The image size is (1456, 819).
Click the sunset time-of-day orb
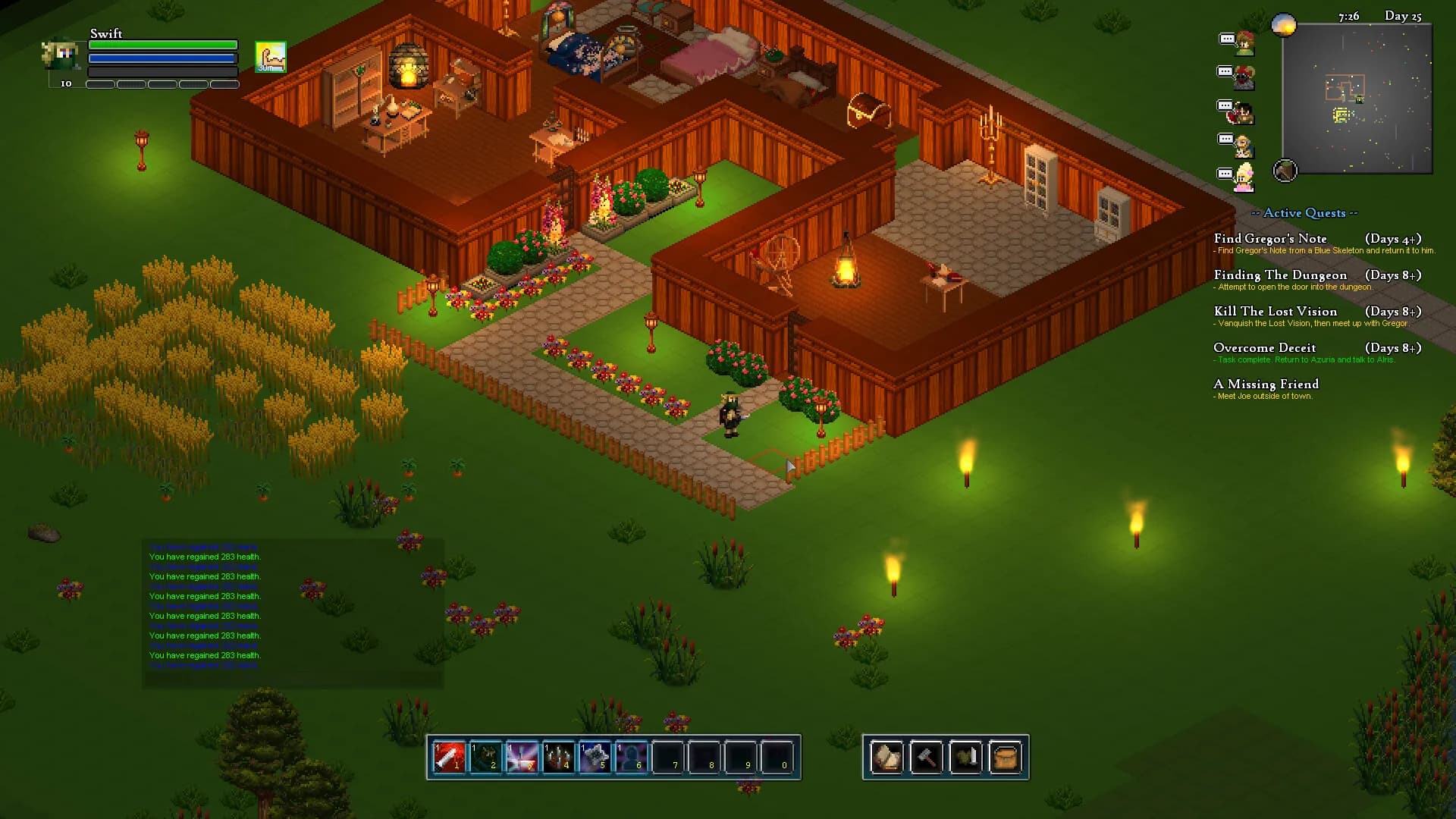tap(1284, 26)
